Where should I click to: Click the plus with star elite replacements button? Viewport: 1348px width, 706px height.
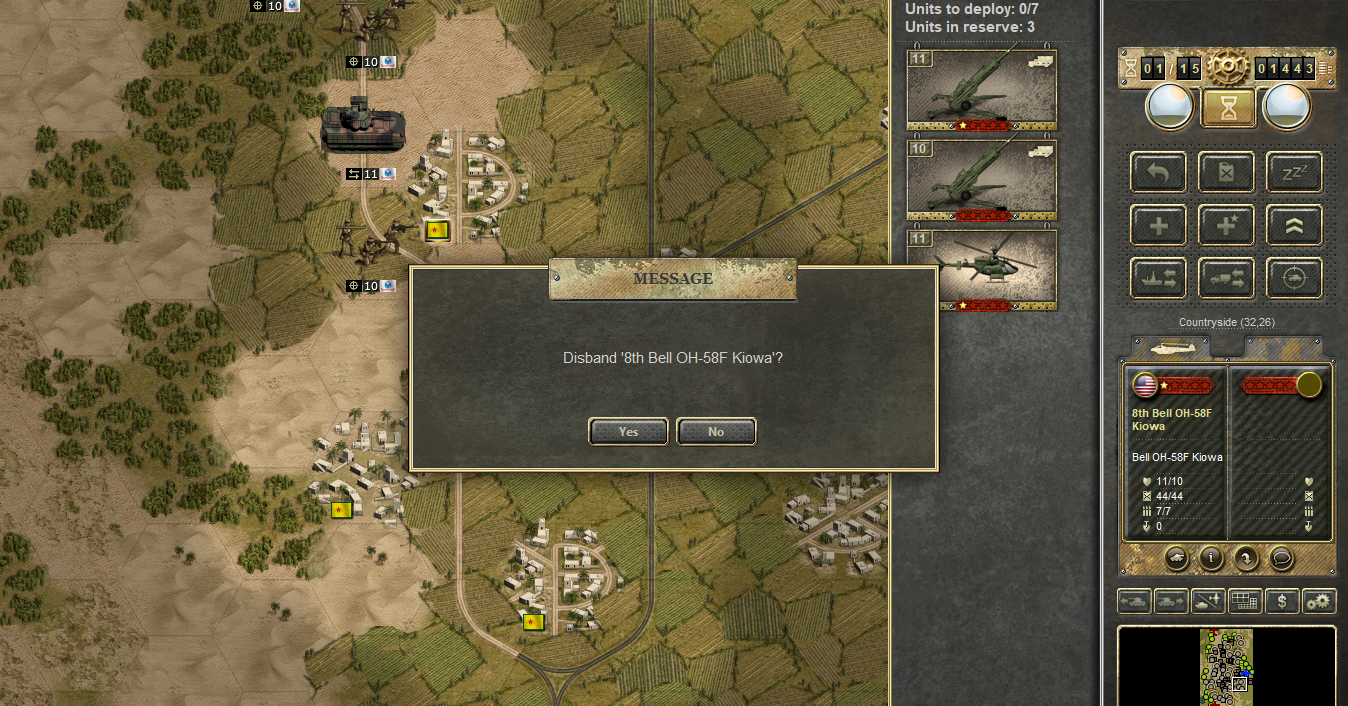pyautogui.click(x=1226, y=225)
